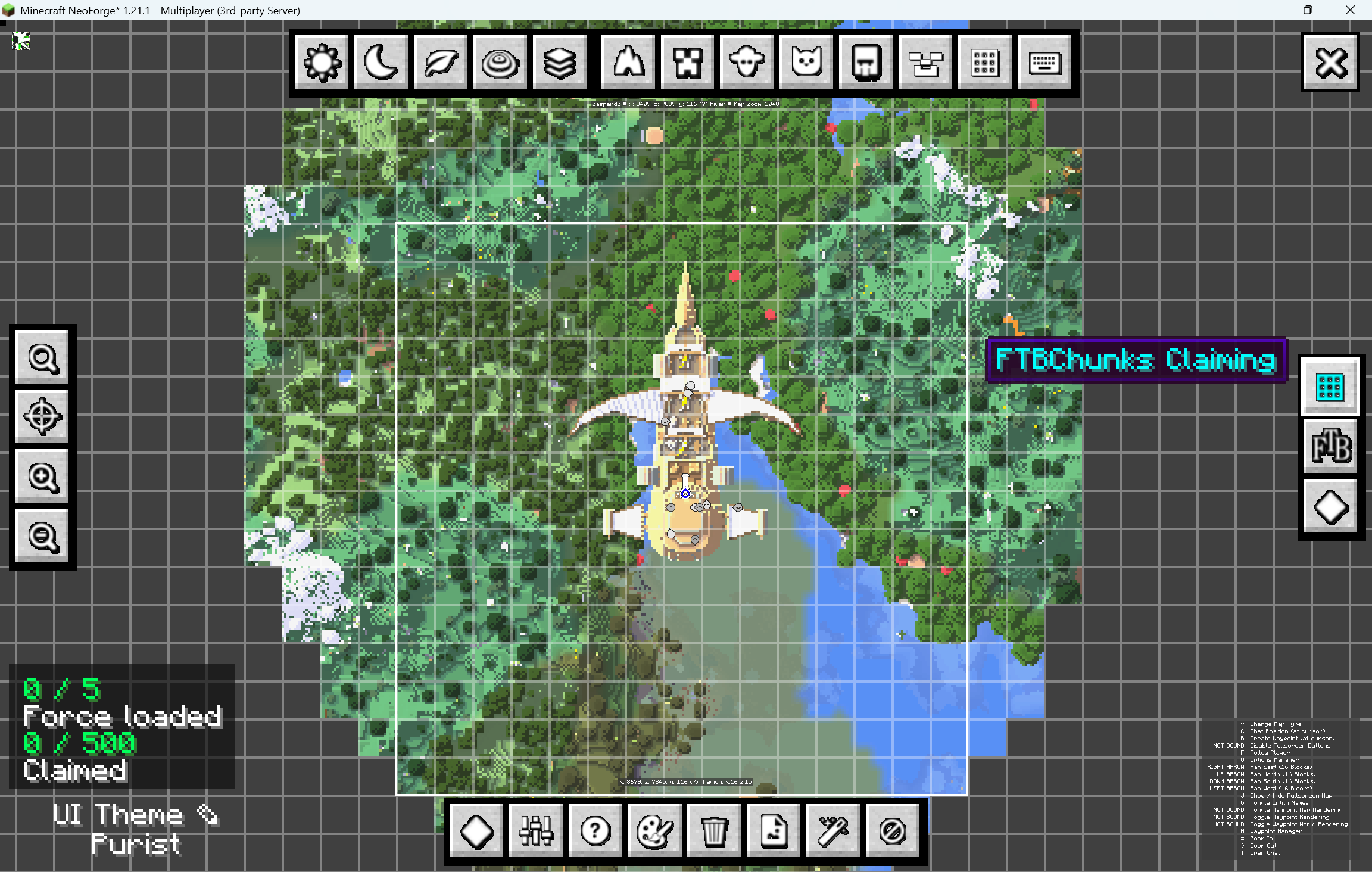Toggle the creeper face mob display
1372x872 pixels.
click(688, 62)
